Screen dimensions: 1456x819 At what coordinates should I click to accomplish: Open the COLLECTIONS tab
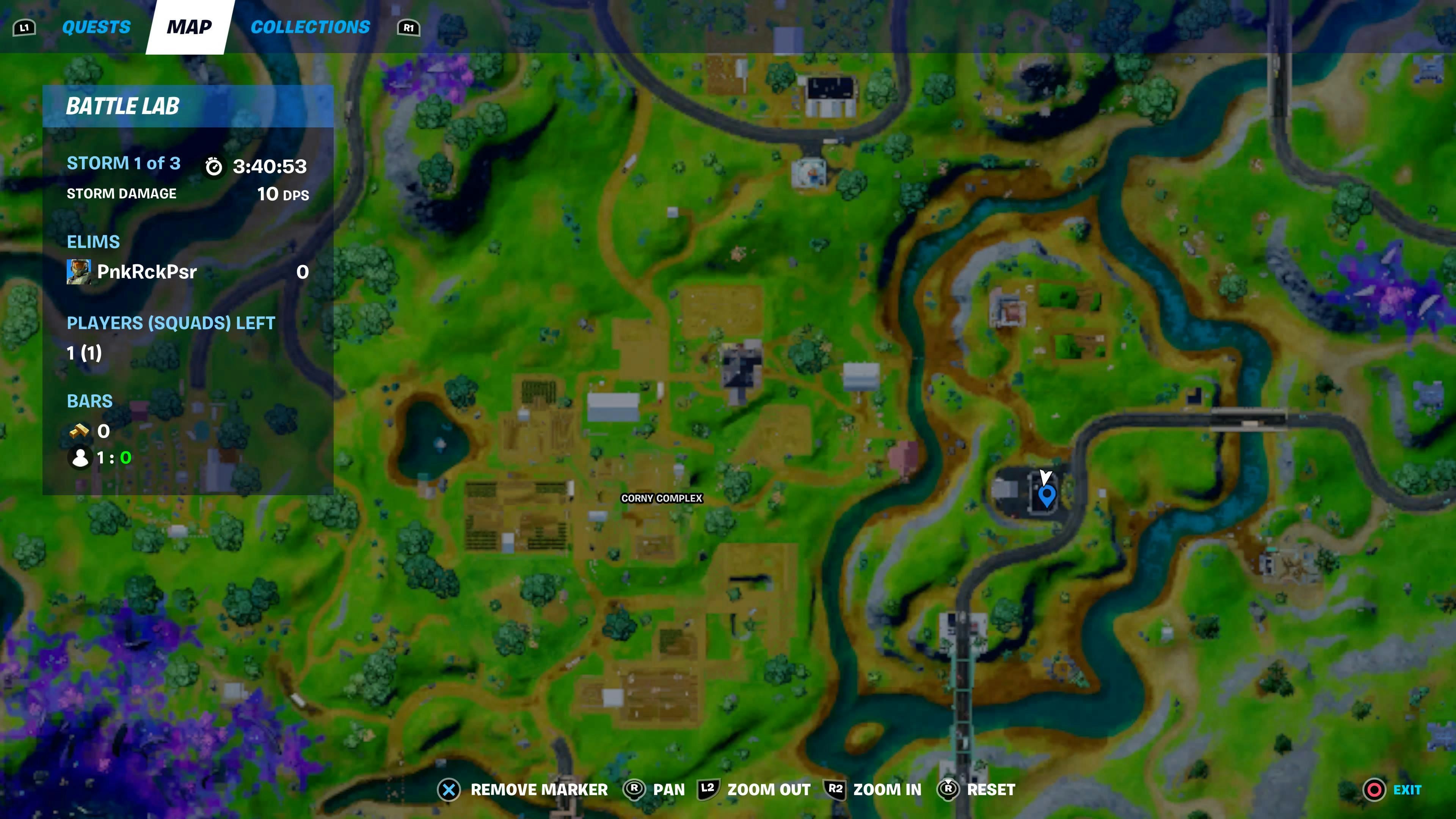coord(311,27)
